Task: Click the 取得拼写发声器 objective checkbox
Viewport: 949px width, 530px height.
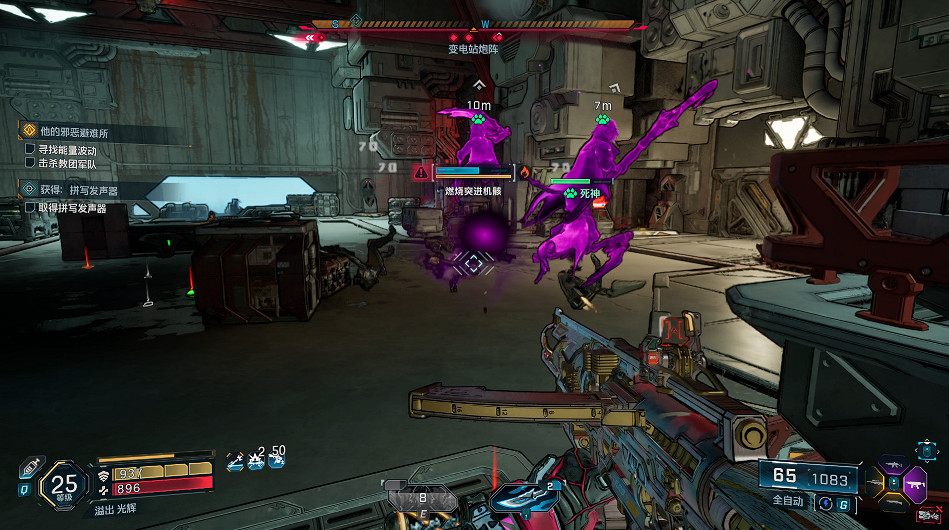Action: click(31, 208)
